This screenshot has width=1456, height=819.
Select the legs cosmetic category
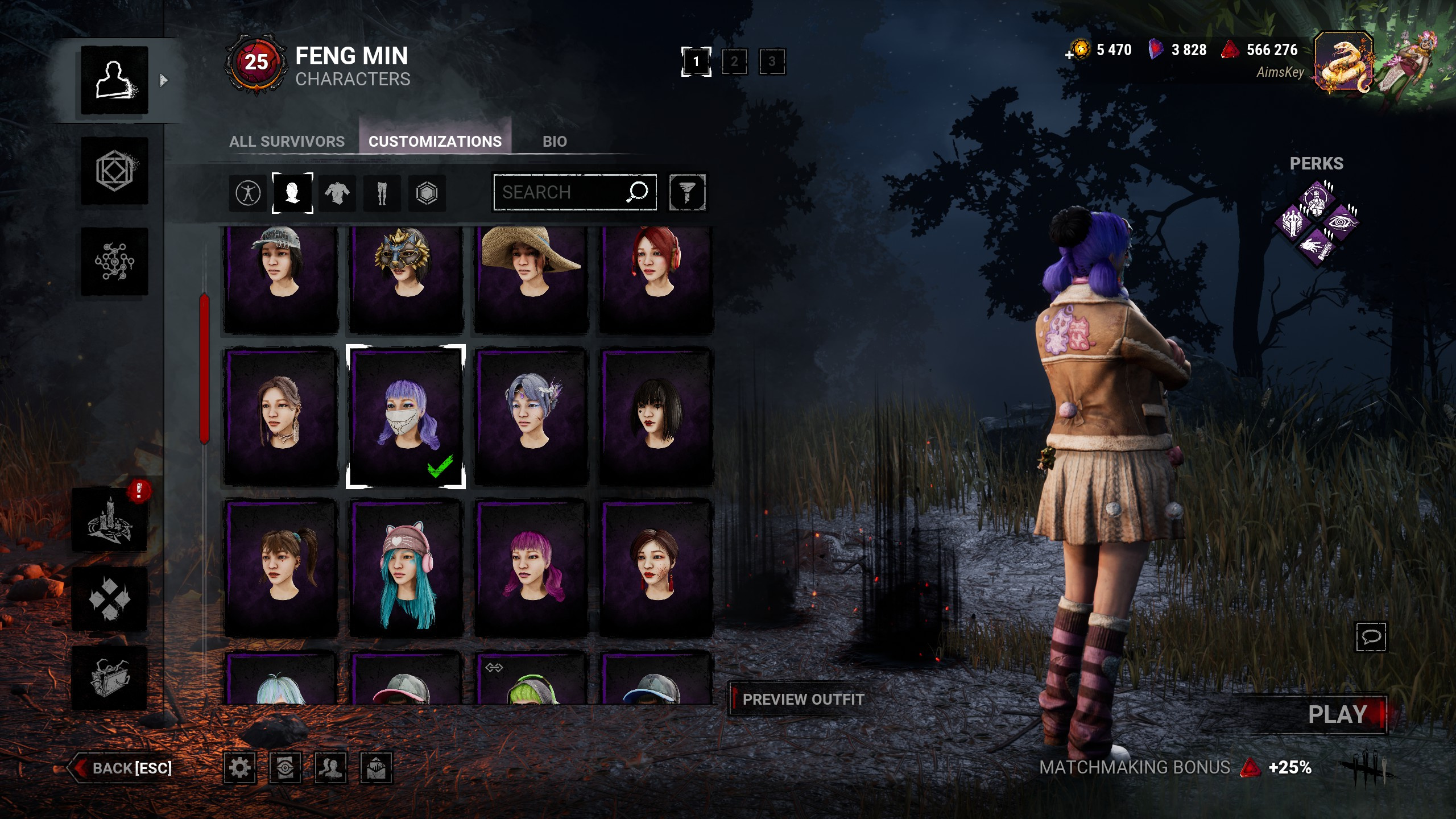[x=382, y=193]
